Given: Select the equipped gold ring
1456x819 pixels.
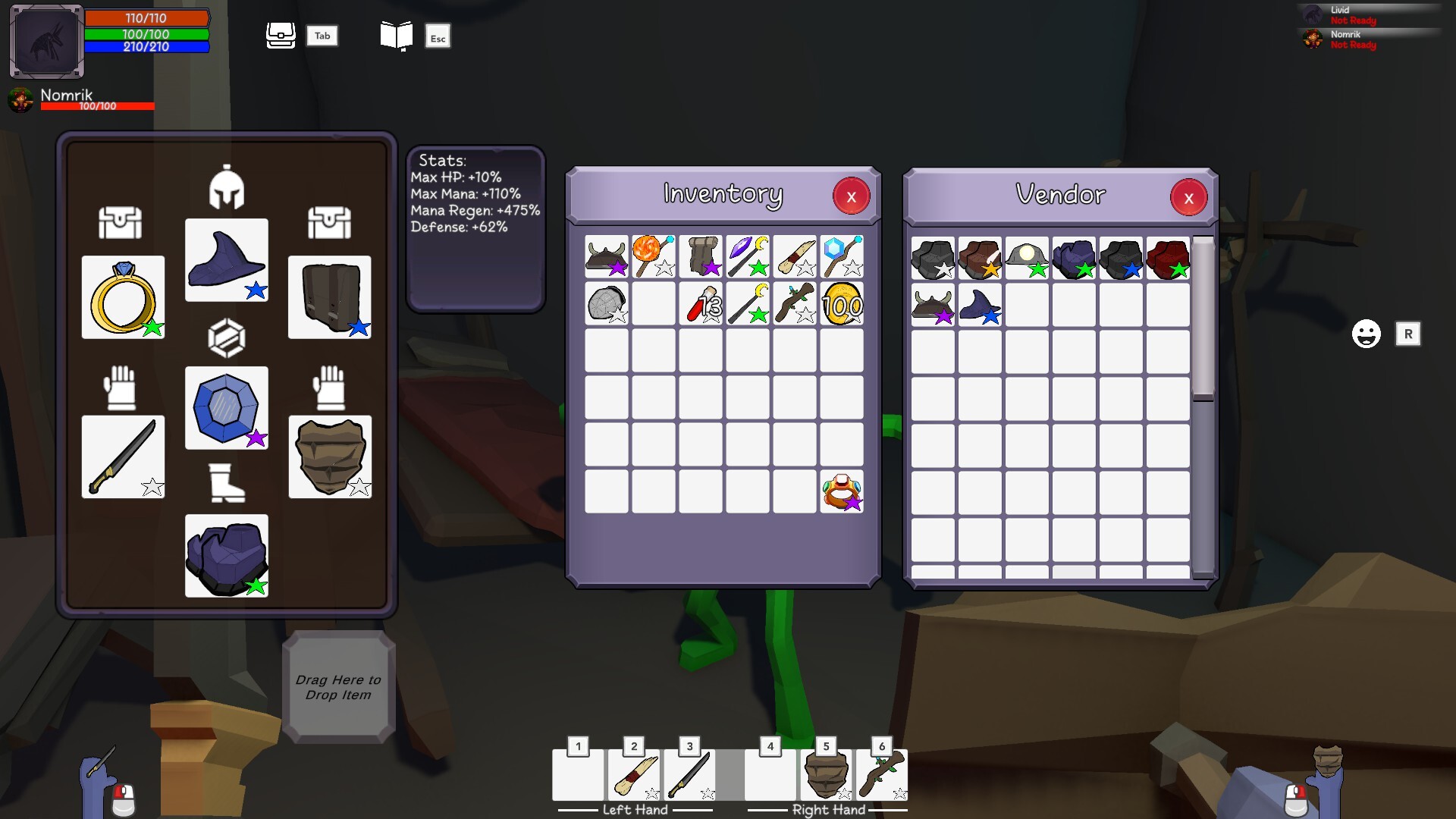Looking at the screenshot, I should tap(123, 297).
